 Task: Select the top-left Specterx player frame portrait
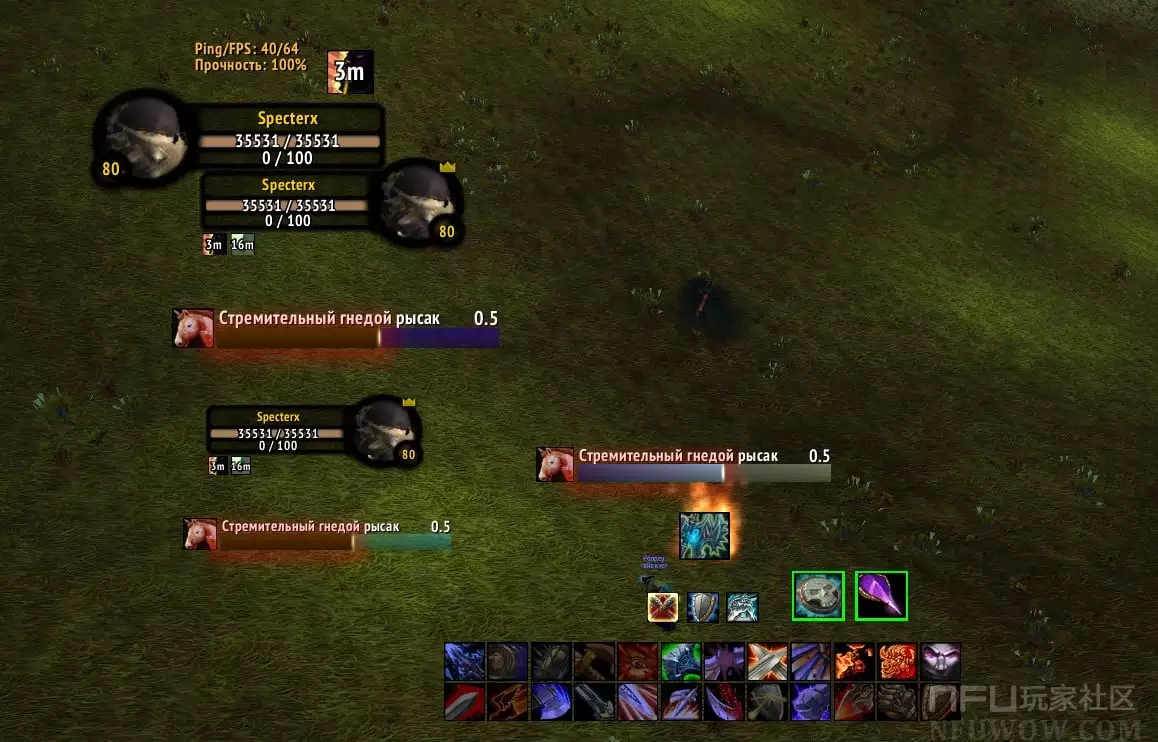pyautogui.click(x=141, y=141)
